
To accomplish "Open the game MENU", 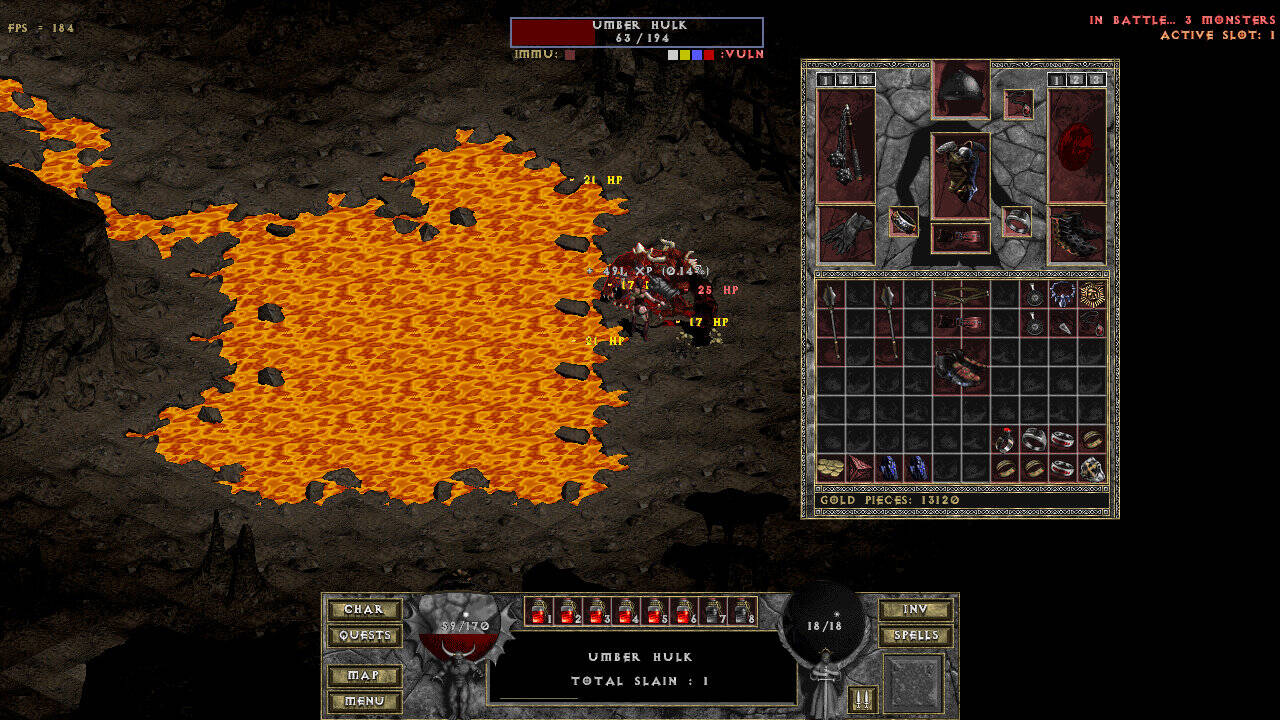I will coord(364,702).
